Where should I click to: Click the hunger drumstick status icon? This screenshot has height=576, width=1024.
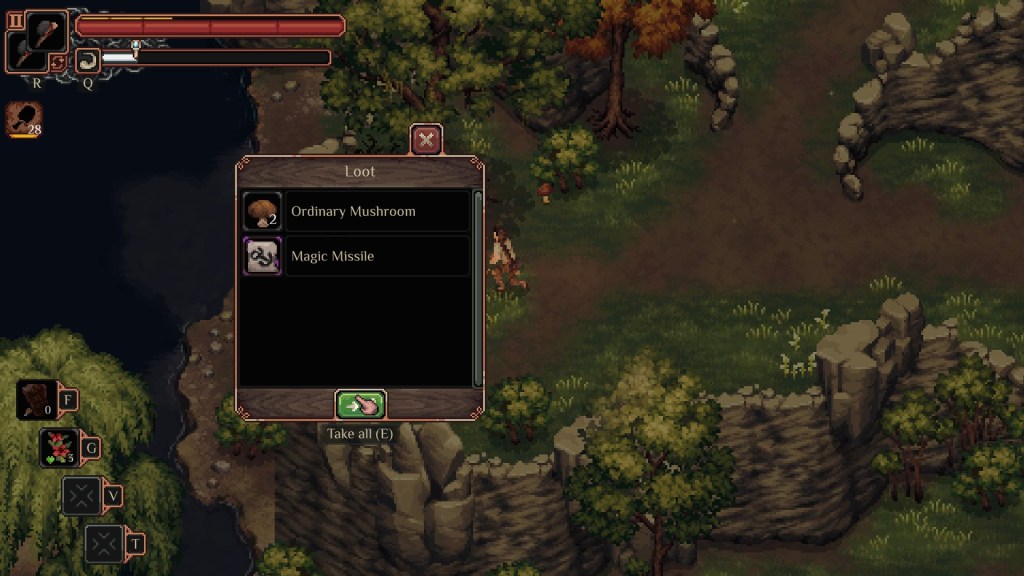[x=22, y=119]
